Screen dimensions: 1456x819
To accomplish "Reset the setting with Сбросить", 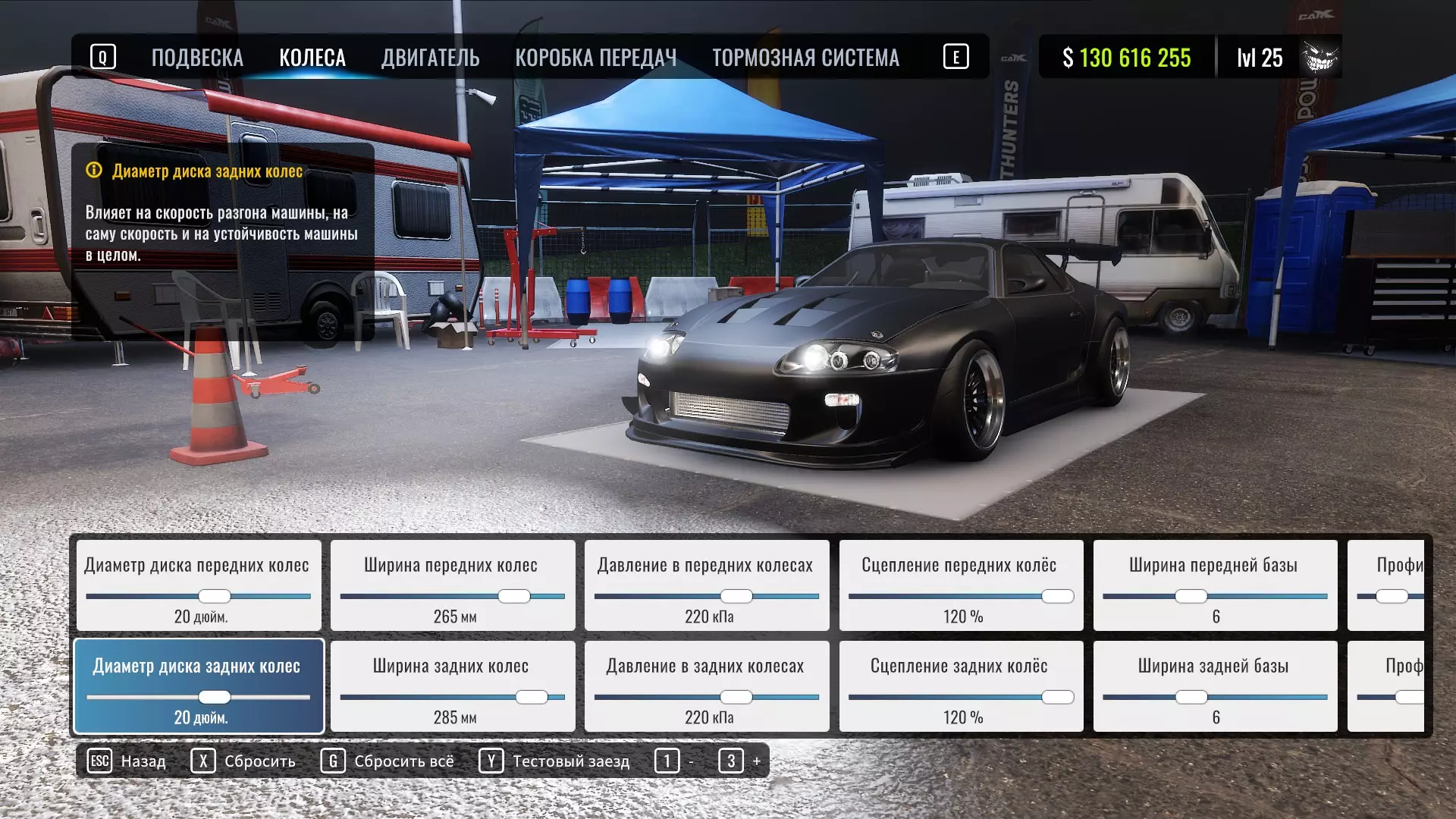I will [x=243, y=761].
